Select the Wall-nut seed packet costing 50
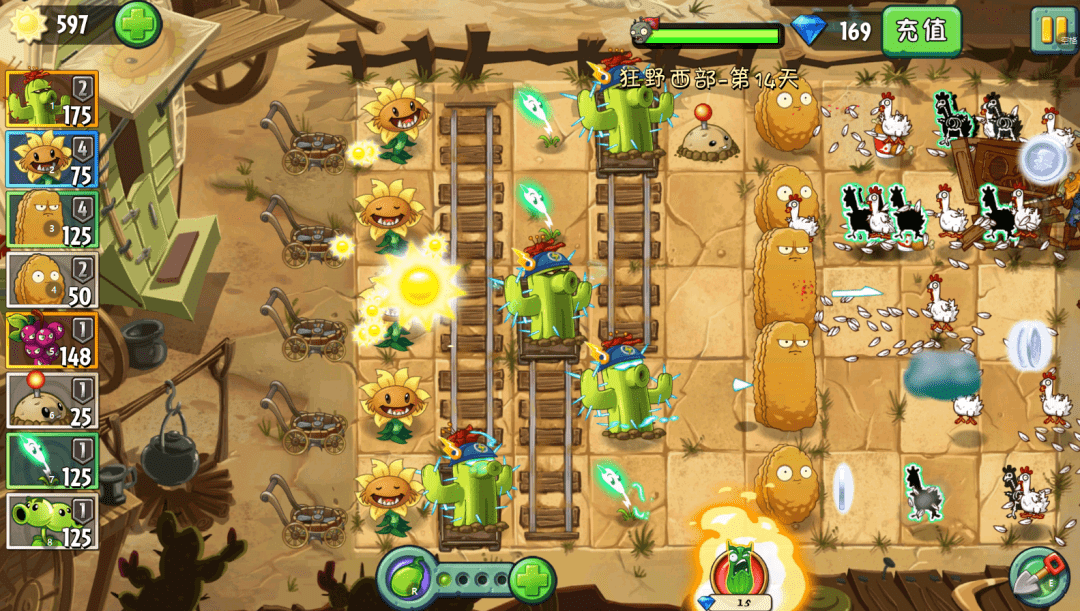This screenshot has height=611, width=1080. pos(52,279)
